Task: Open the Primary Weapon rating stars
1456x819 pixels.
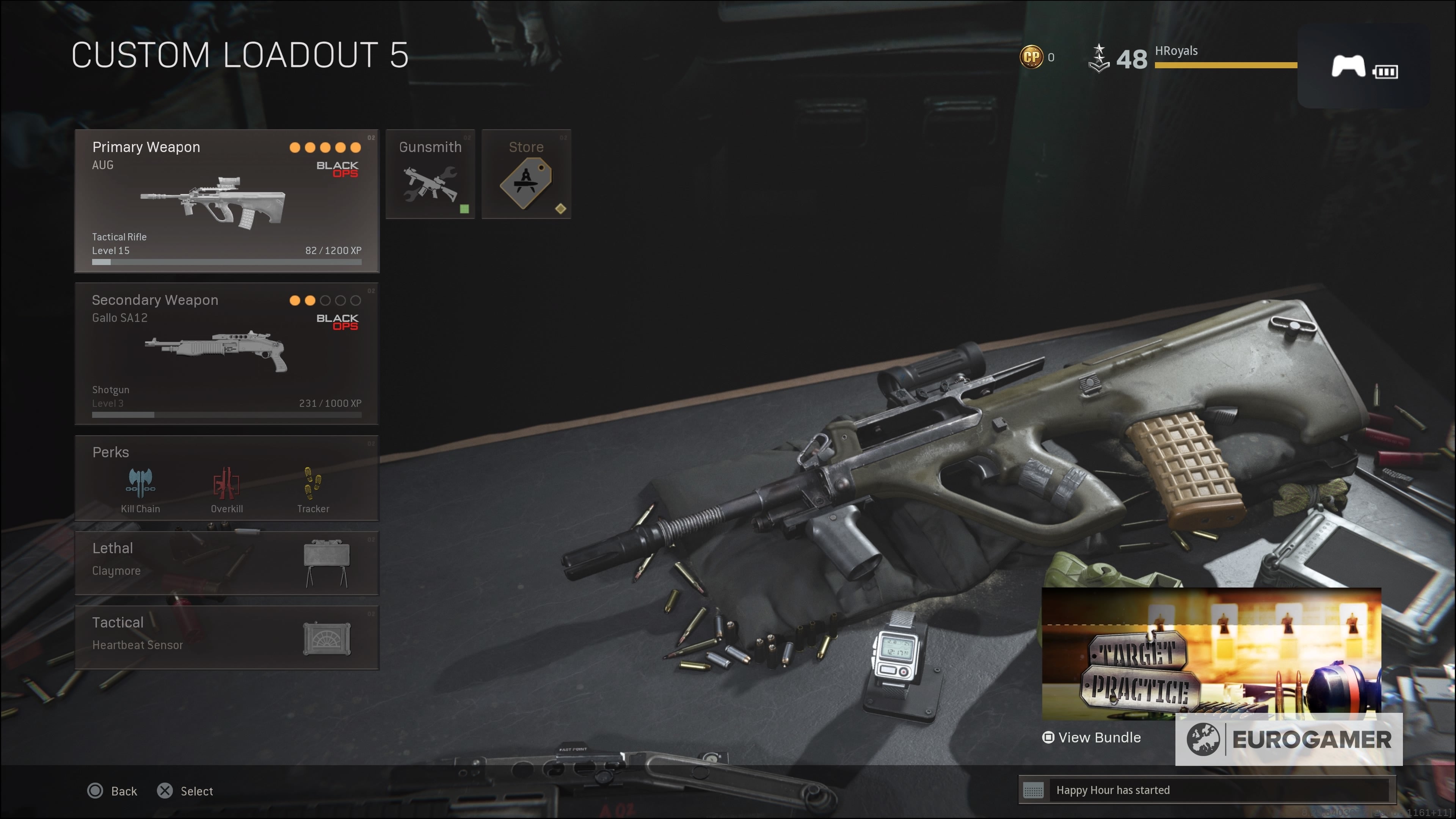Action: click(325, 147)
